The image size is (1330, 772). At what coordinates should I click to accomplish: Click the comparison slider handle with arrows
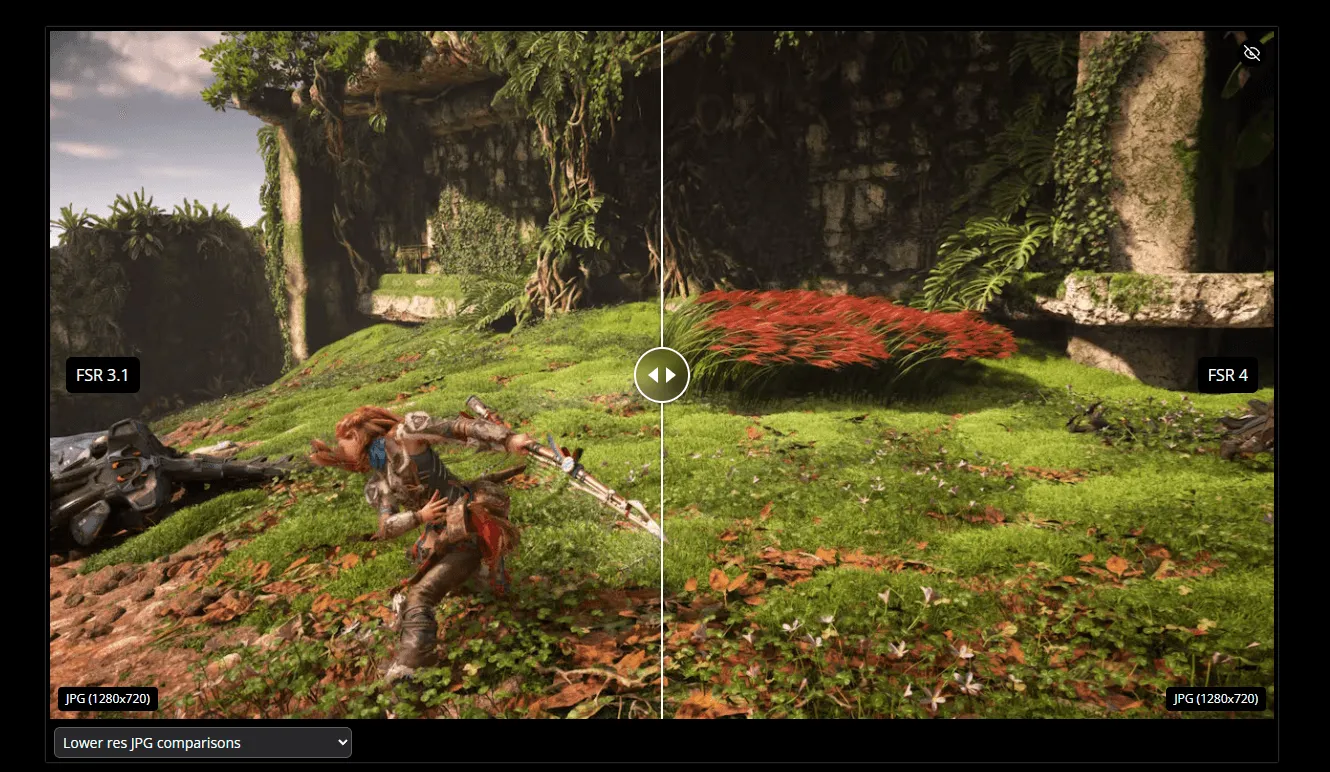click(x=662, y=375)
